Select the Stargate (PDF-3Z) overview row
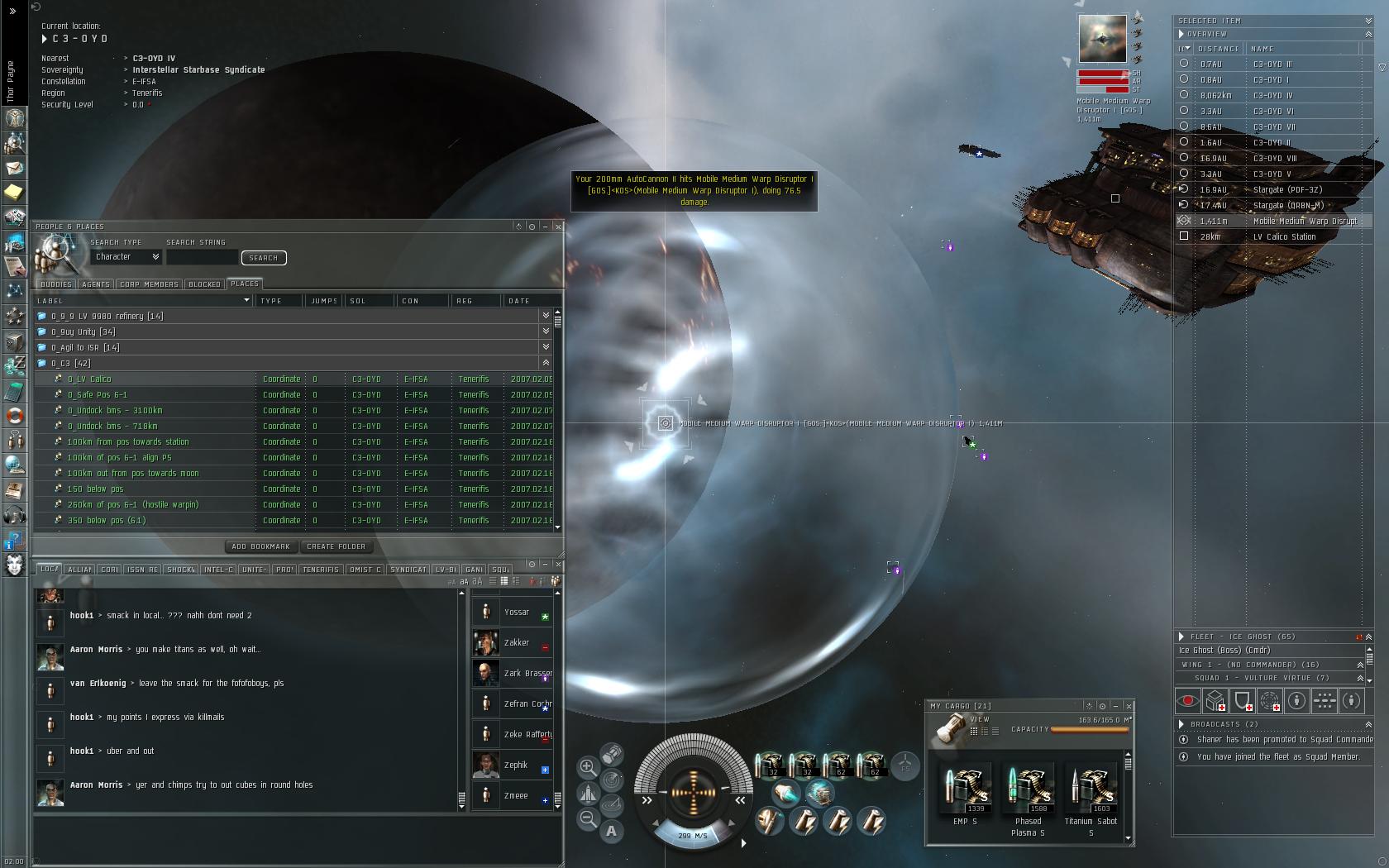This screenshot has height=868, width=1389. [x=1287, y=189]
